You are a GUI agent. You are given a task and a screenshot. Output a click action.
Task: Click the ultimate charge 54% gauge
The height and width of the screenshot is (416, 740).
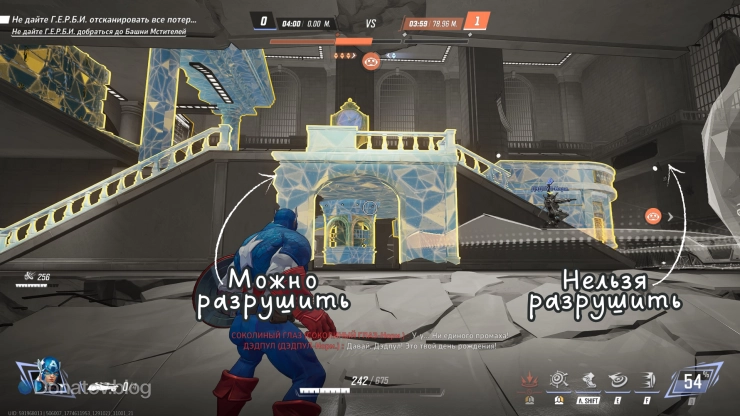[x=693, y=380]
